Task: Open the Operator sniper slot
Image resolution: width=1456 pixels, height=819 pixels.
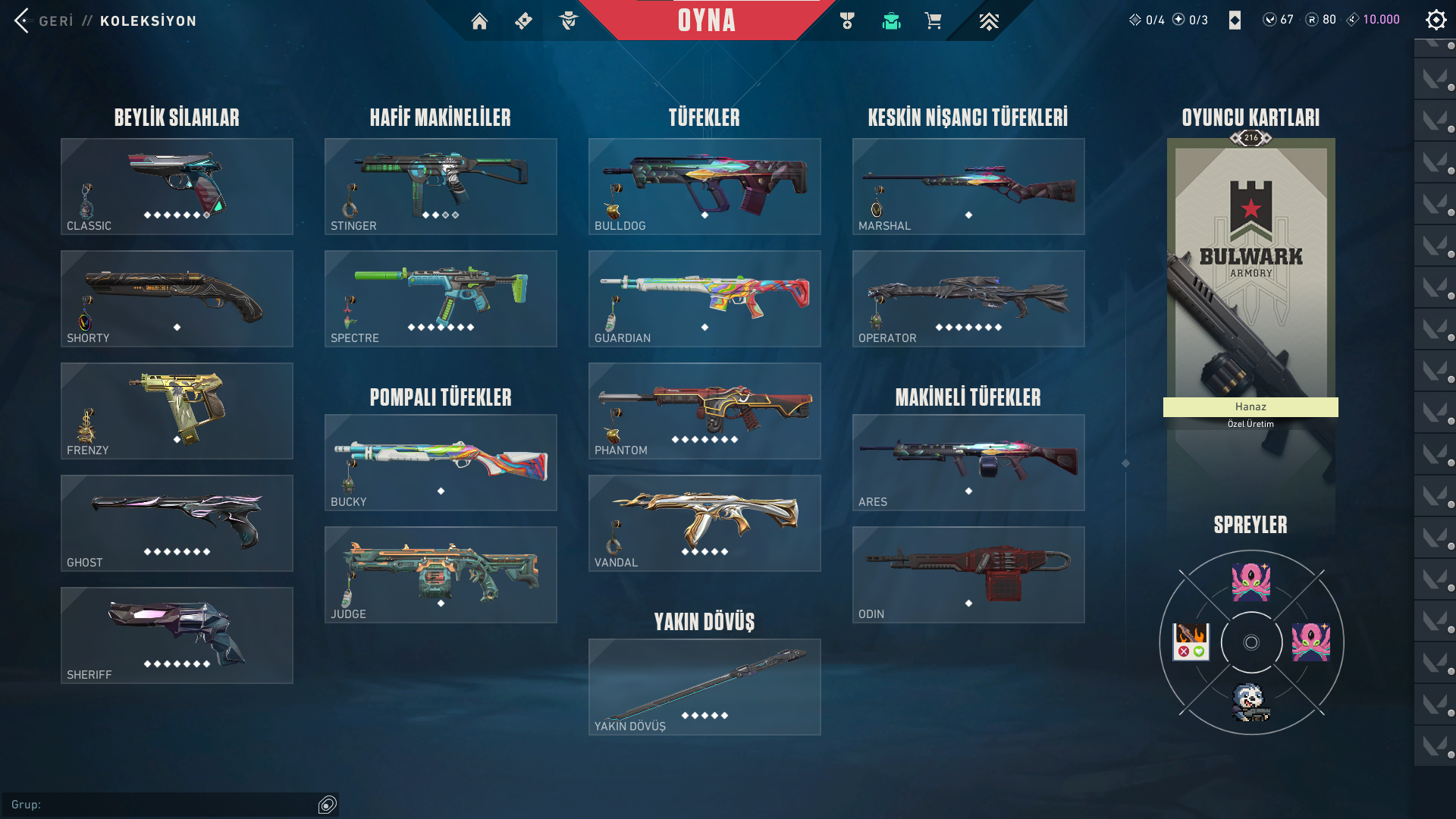Action: [968, 299]
